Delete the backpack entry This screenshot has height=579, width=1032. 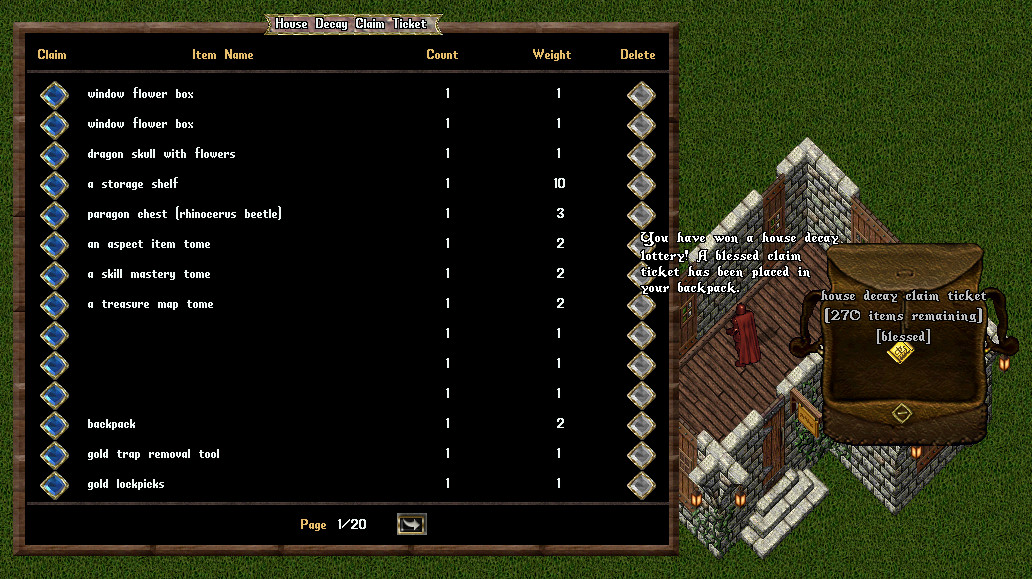point(640,425)
